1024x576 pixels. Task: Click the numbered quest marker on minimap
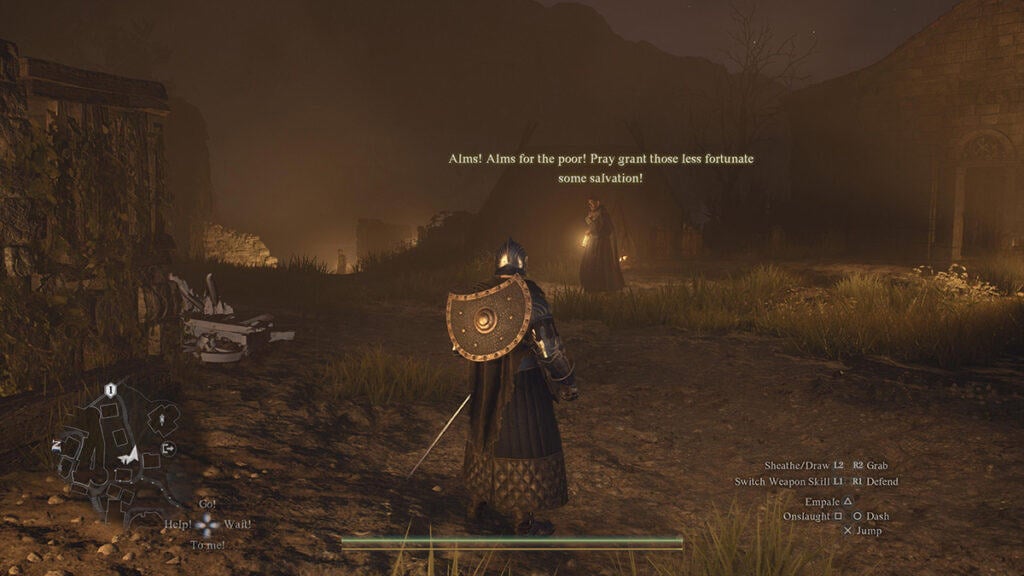pyautogui.click(x=111, y=388)
